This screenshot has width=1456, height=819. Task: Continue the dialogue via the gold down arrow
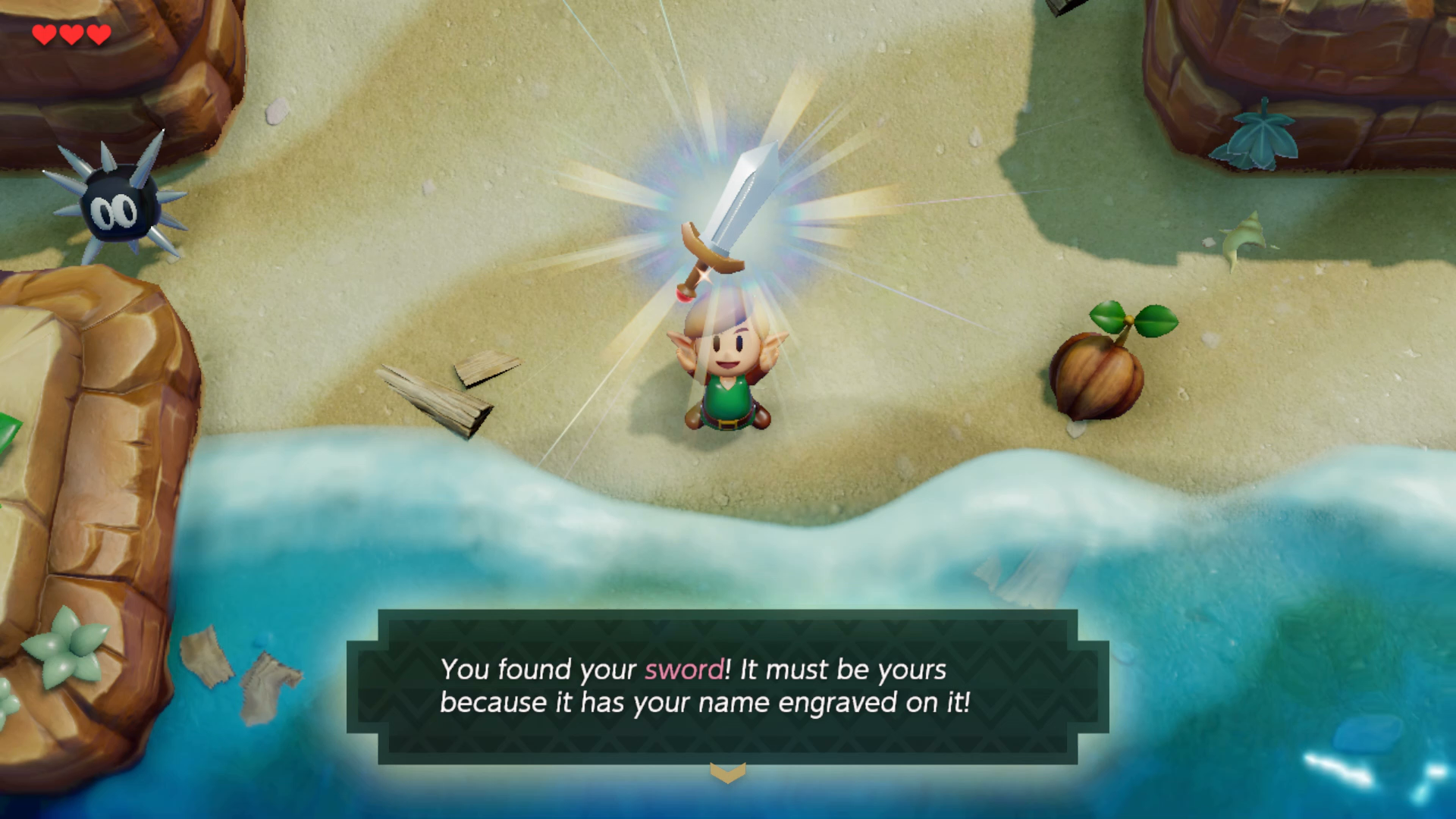coord(727,773)
